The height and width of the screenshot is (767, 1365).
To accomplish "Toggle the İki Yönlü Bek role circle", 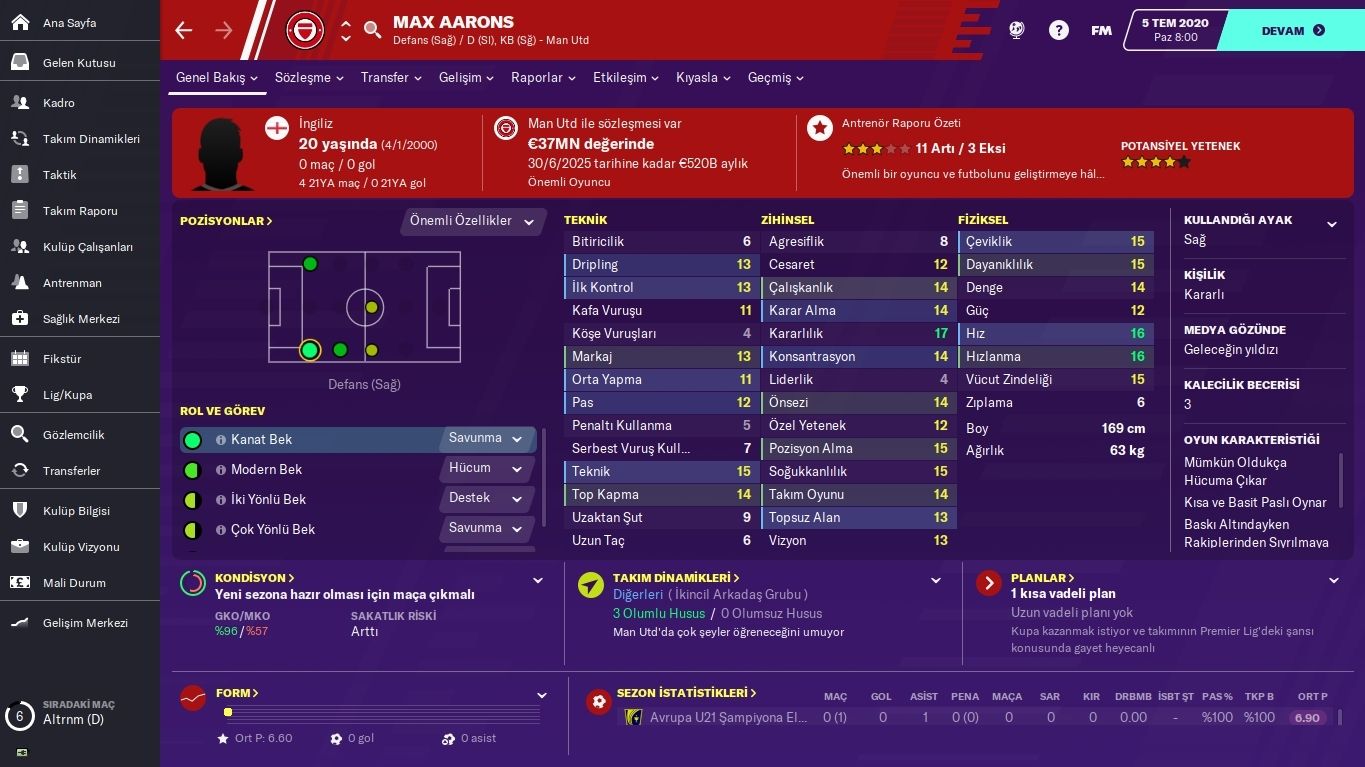I will 194,499.
